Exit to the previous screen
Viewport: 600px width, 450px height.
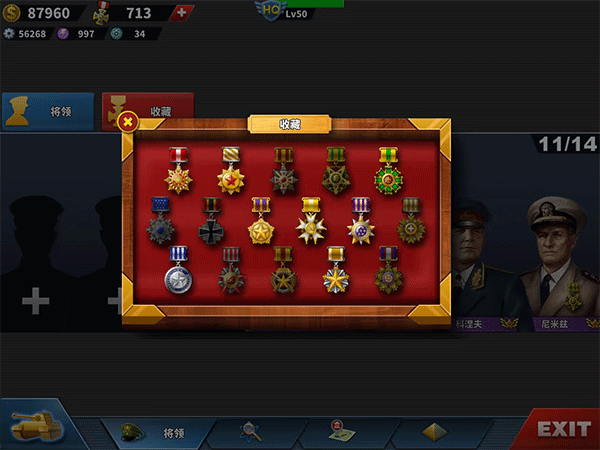point(563,429)
